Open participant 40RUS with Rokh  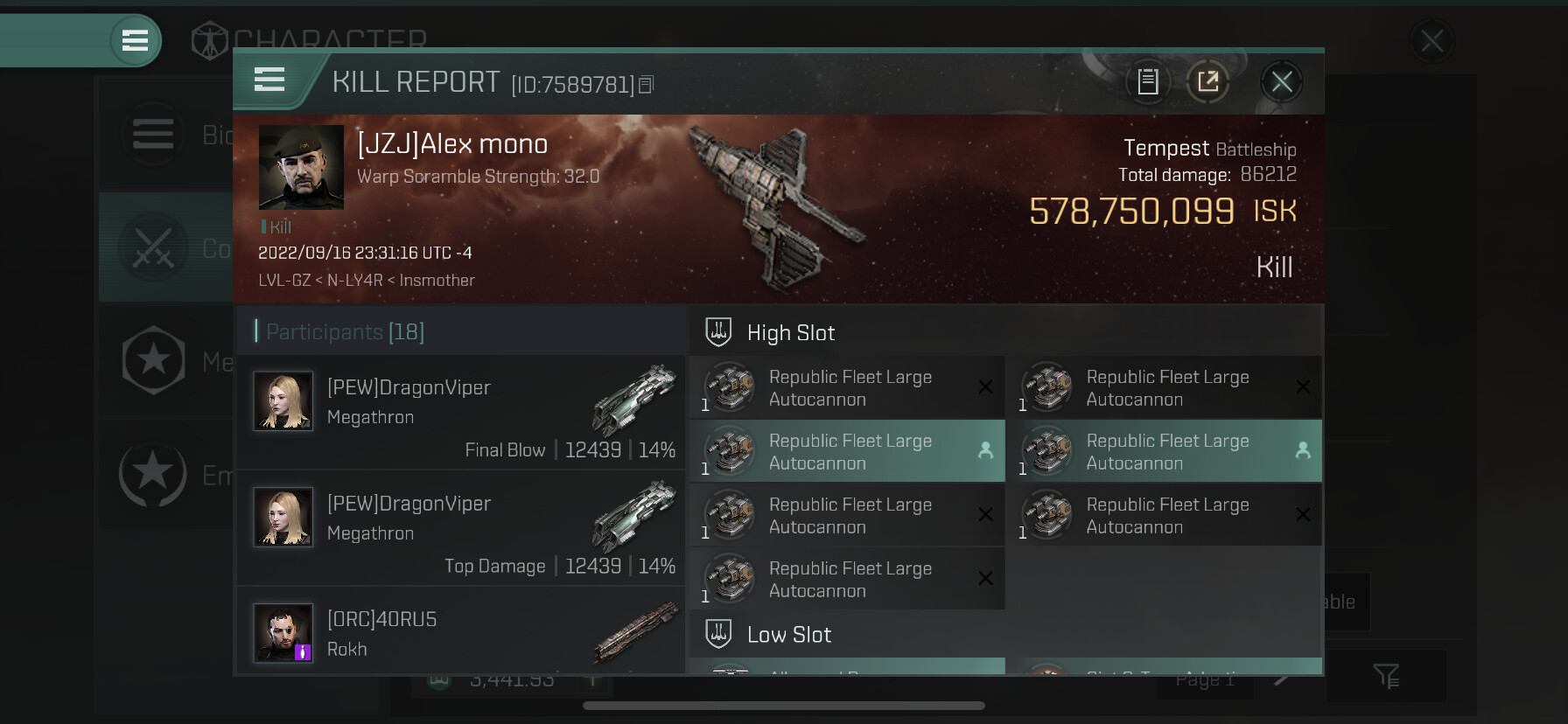(461, 631)
